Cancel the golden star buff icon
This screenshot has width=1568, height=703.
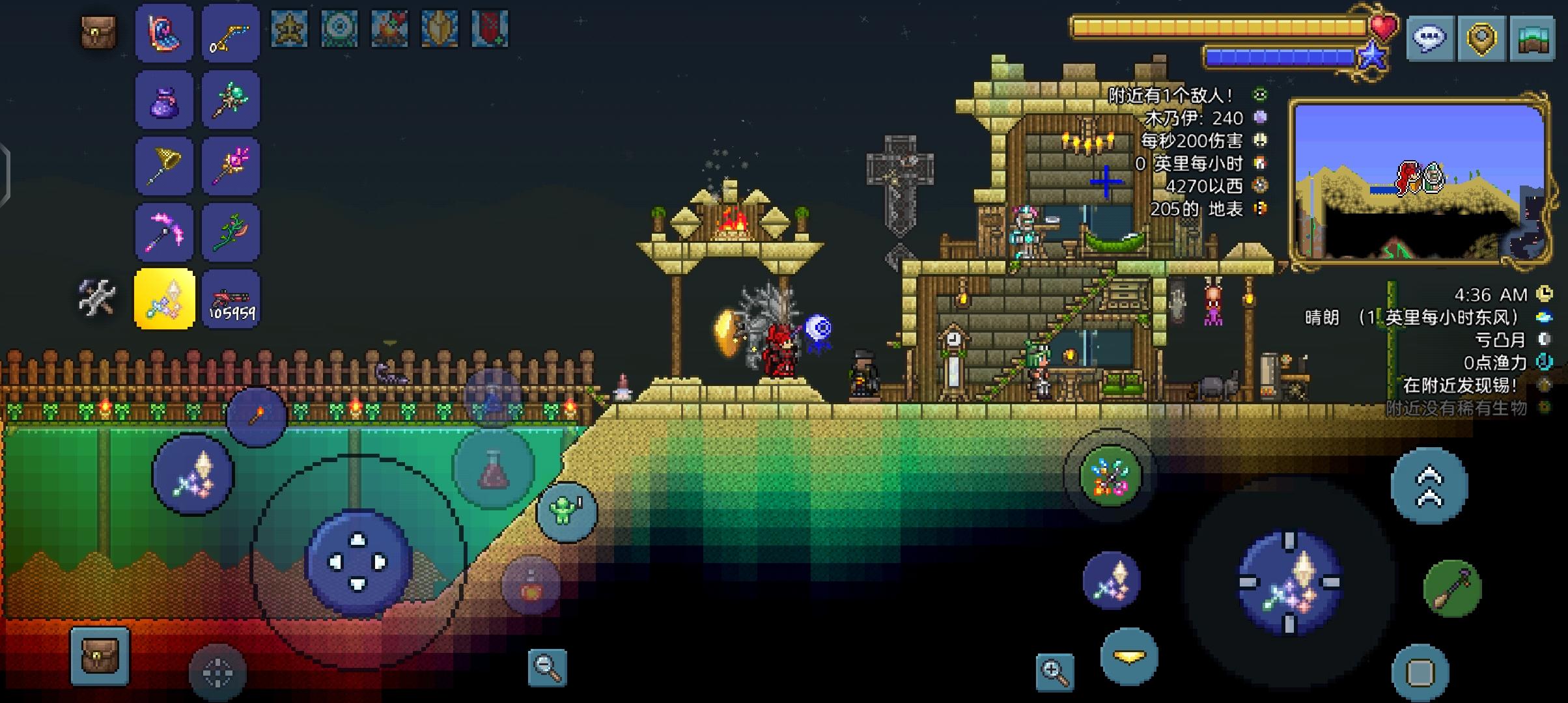click(x=290, y=29)
